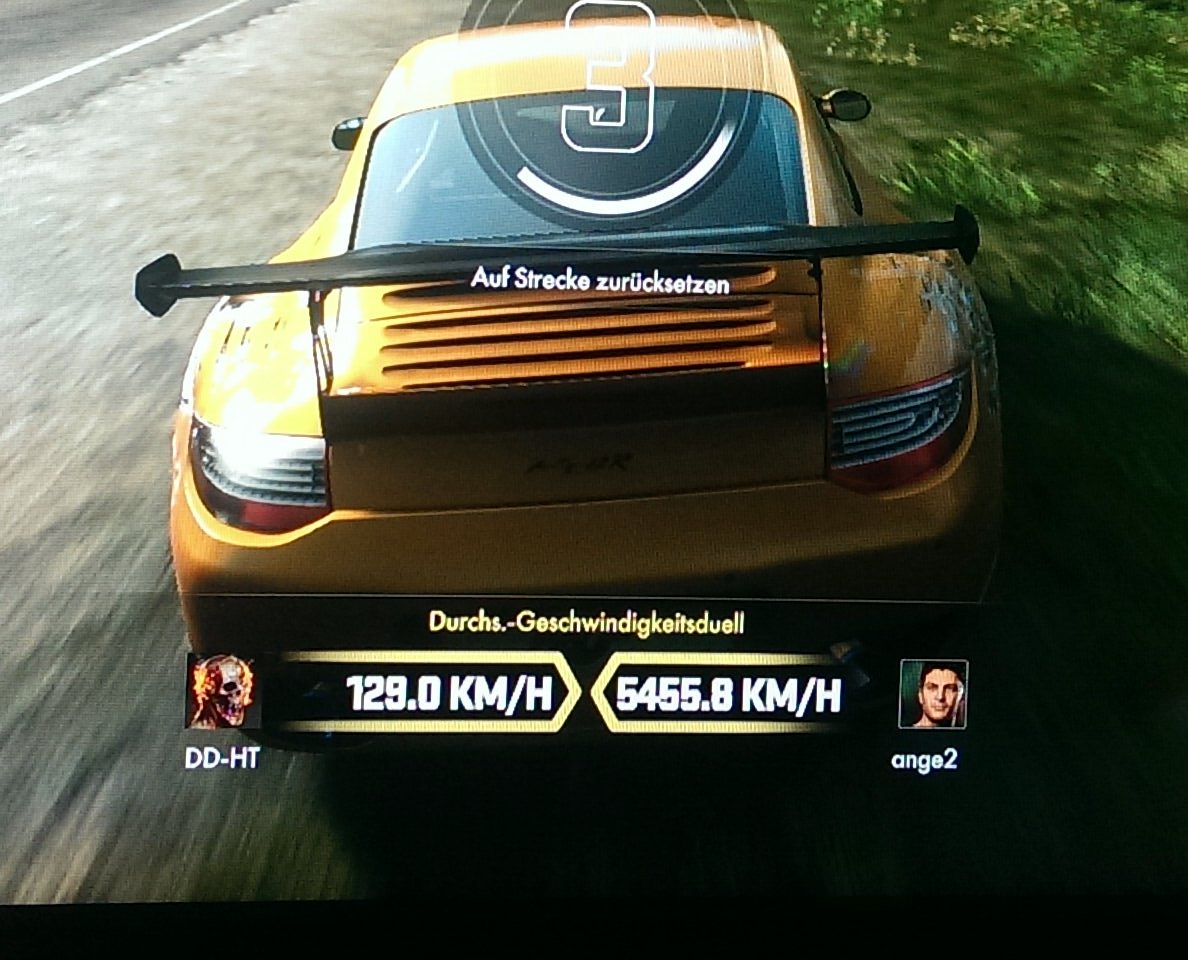Select DD-HT's flaming skull avatar
This screenshot has height=960, width=1188.
click(x=223, y=692)
